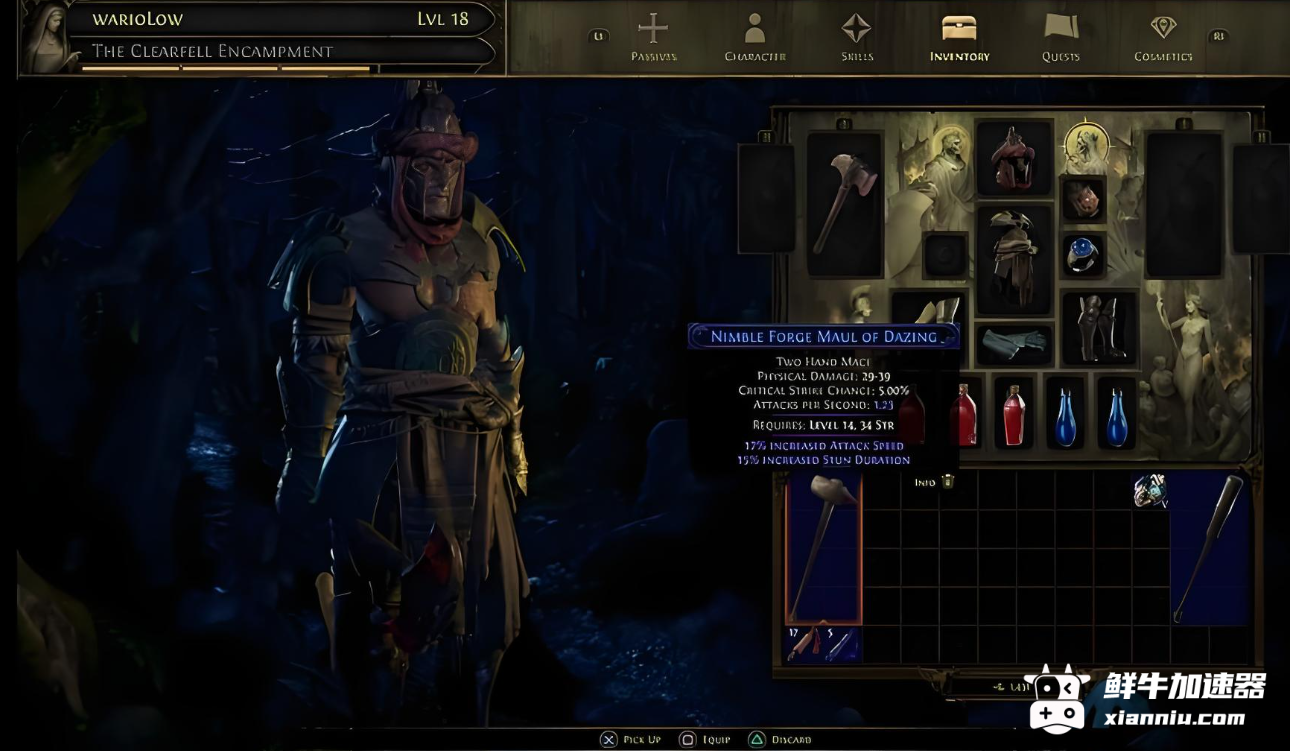The image size is (1290, 751).
Task: Choose the equipped gloves slot
Action: (1014, 344)
